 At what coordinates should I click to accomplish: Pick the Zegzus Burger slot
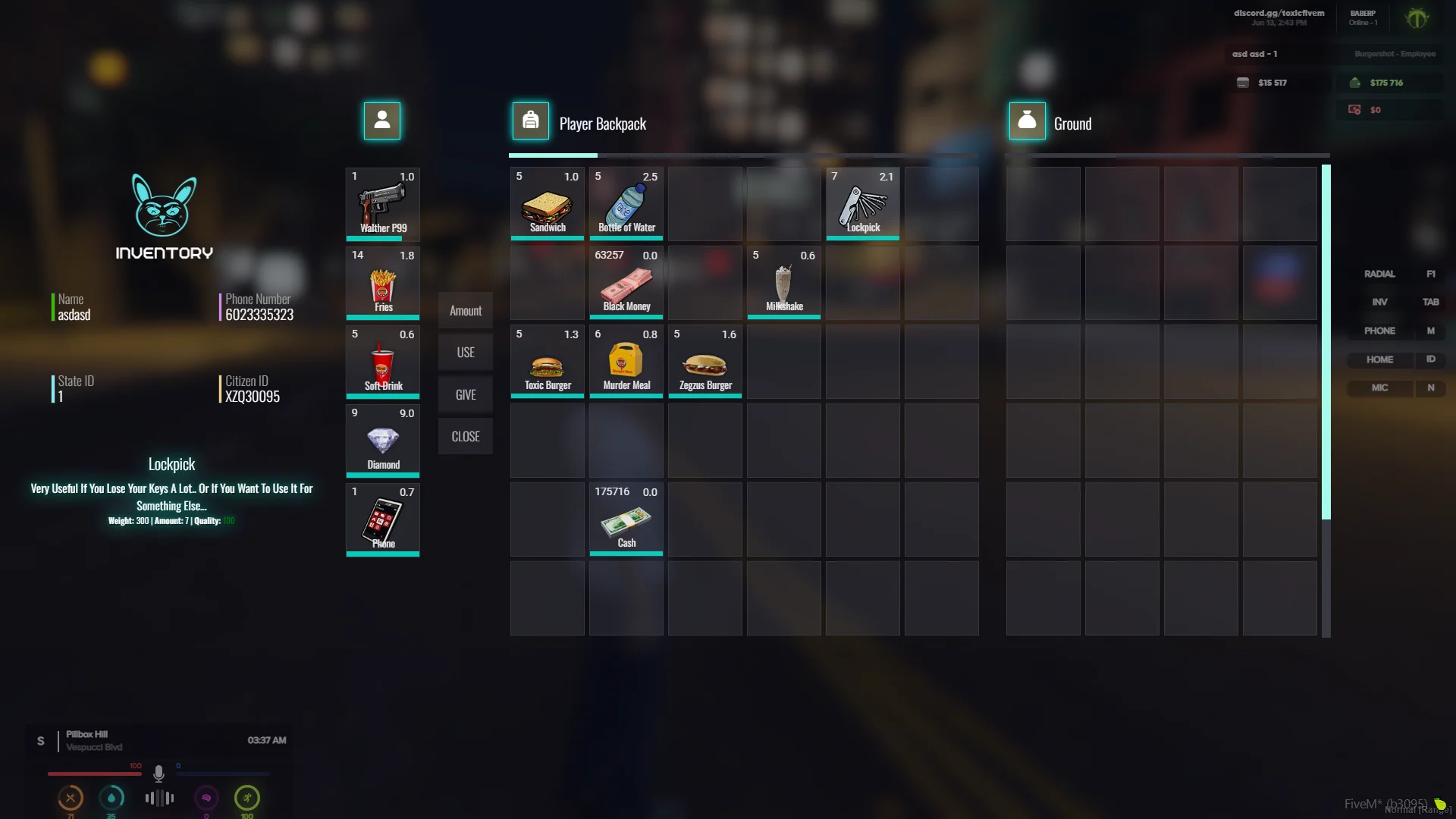(x=705, y=362)
